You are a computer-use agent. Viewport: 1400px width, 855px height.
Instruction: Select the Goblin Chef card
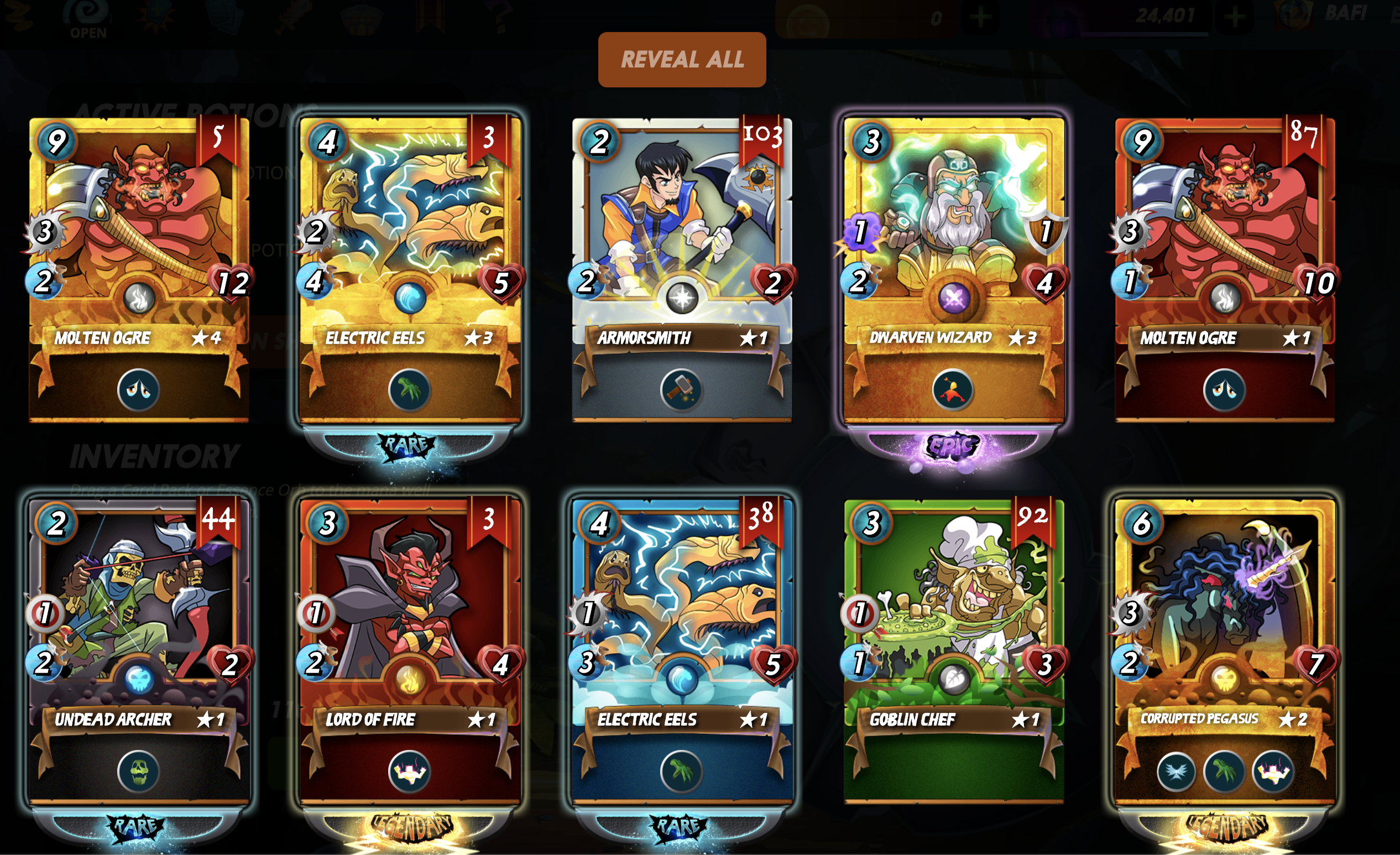953,619
